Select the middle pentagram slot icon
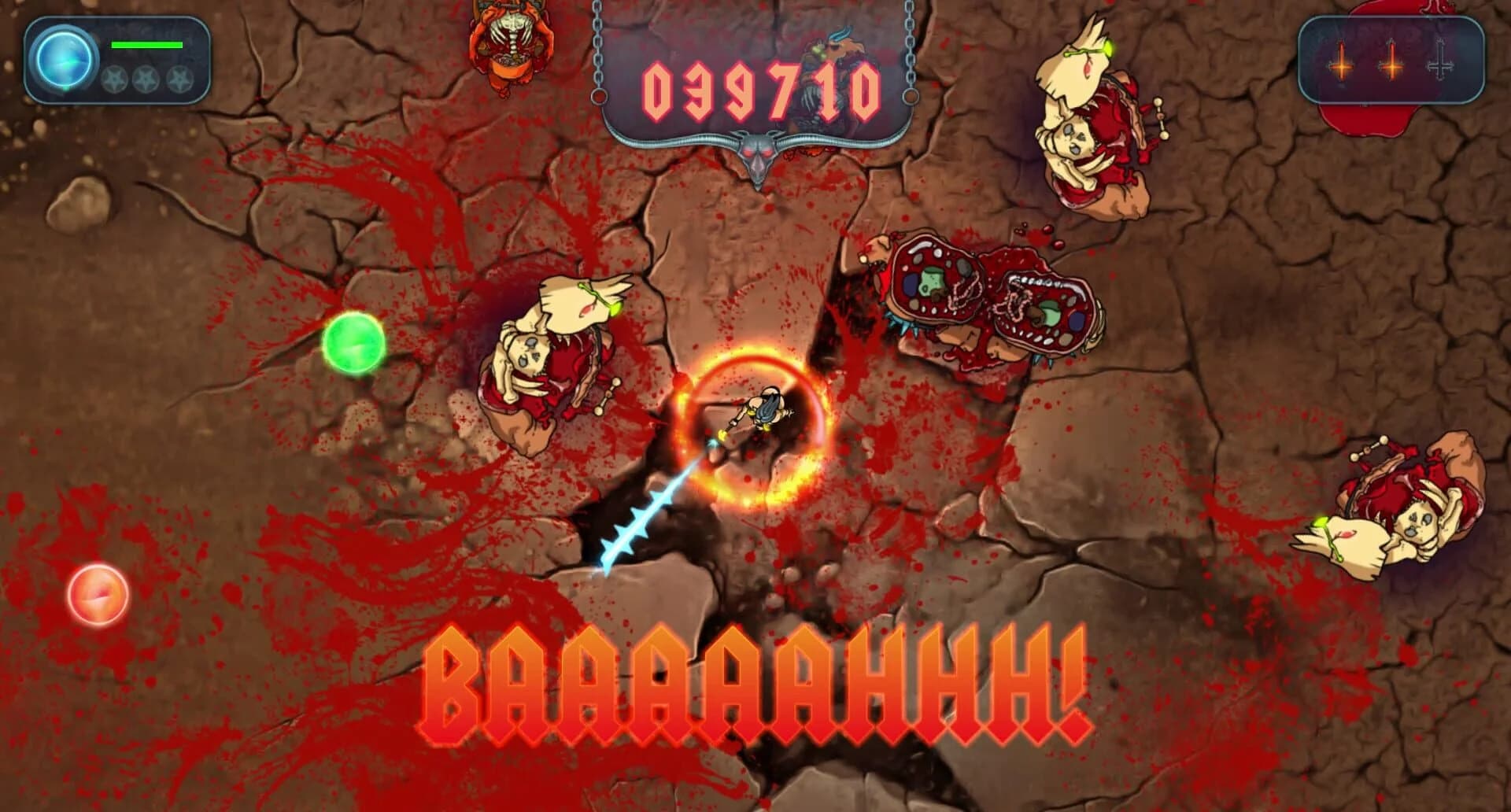This screenshot has width=1511, height=812. [x=147, y=80]
